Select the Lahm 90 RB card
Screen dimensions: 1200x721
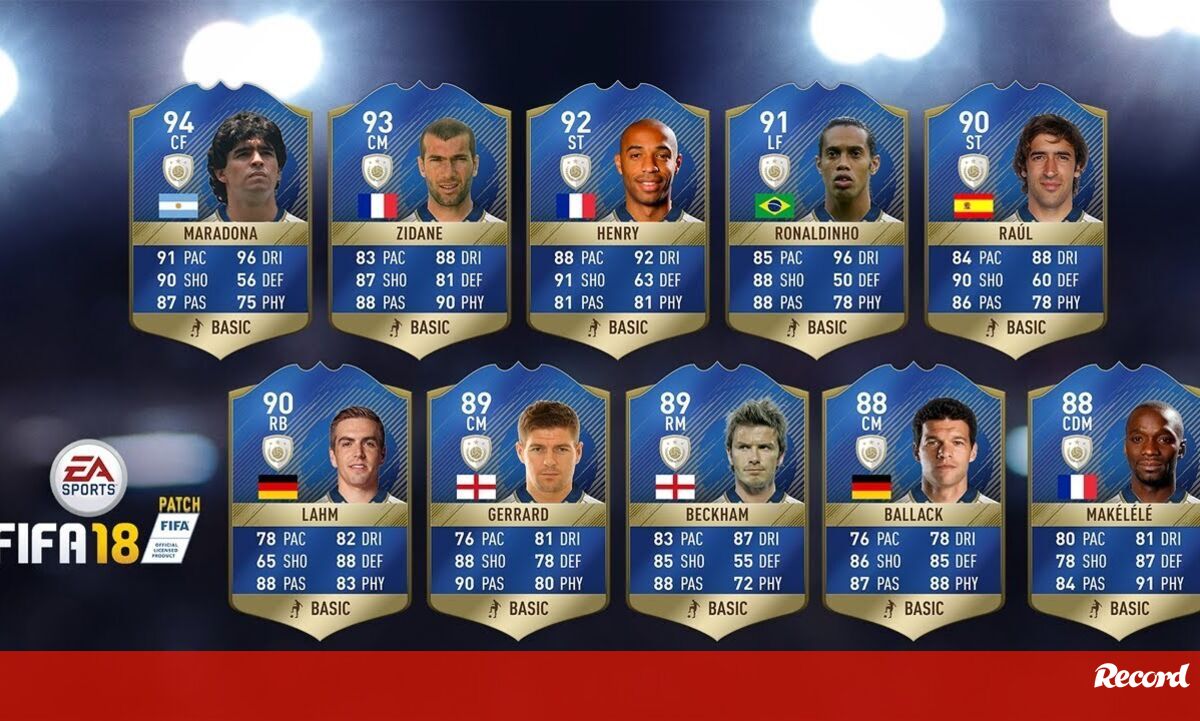pos(319,500)
